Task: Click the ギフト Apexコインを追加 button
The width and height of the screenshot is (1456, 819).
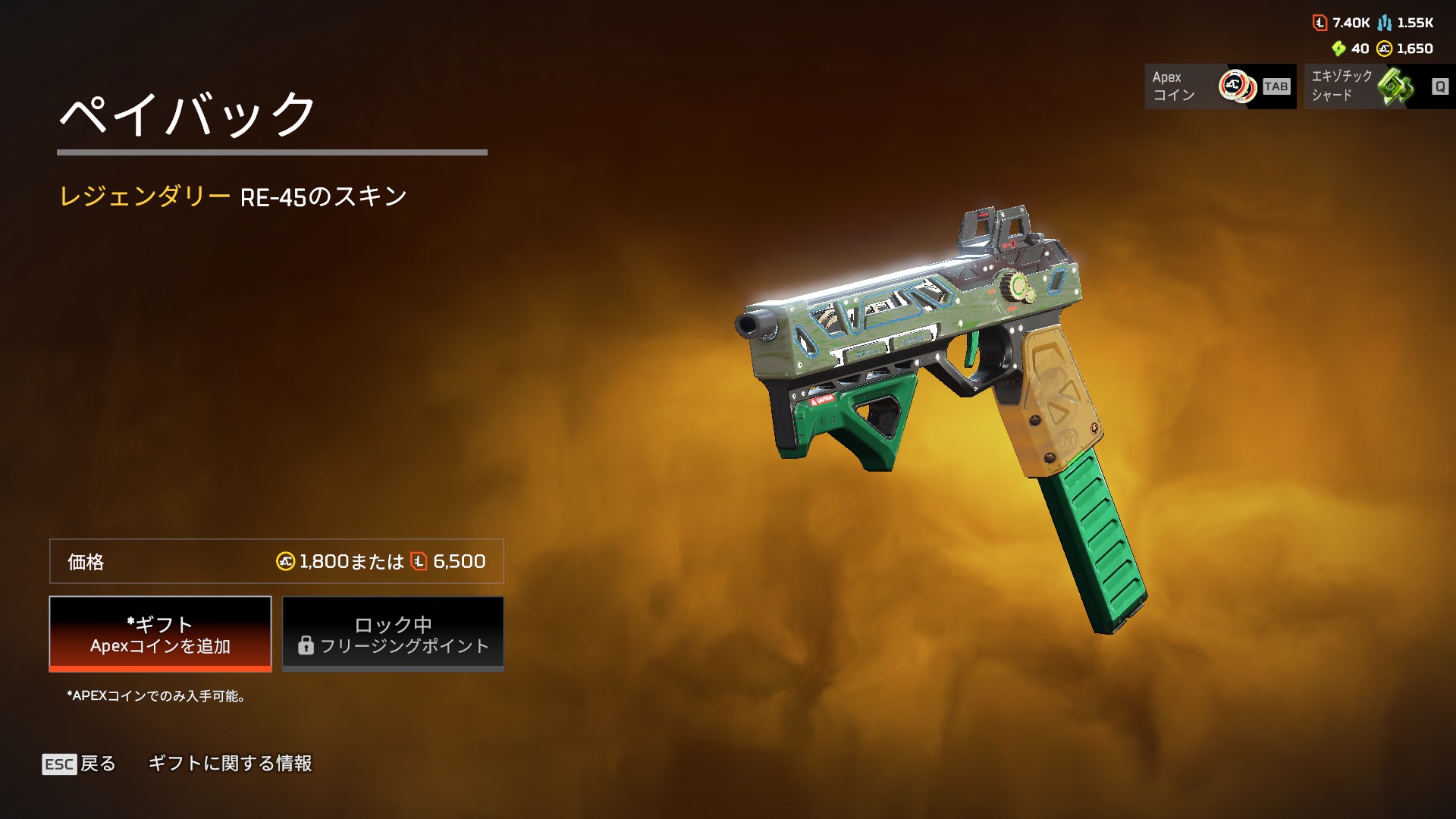Action: pyautogui.click(x=160, y=634)
